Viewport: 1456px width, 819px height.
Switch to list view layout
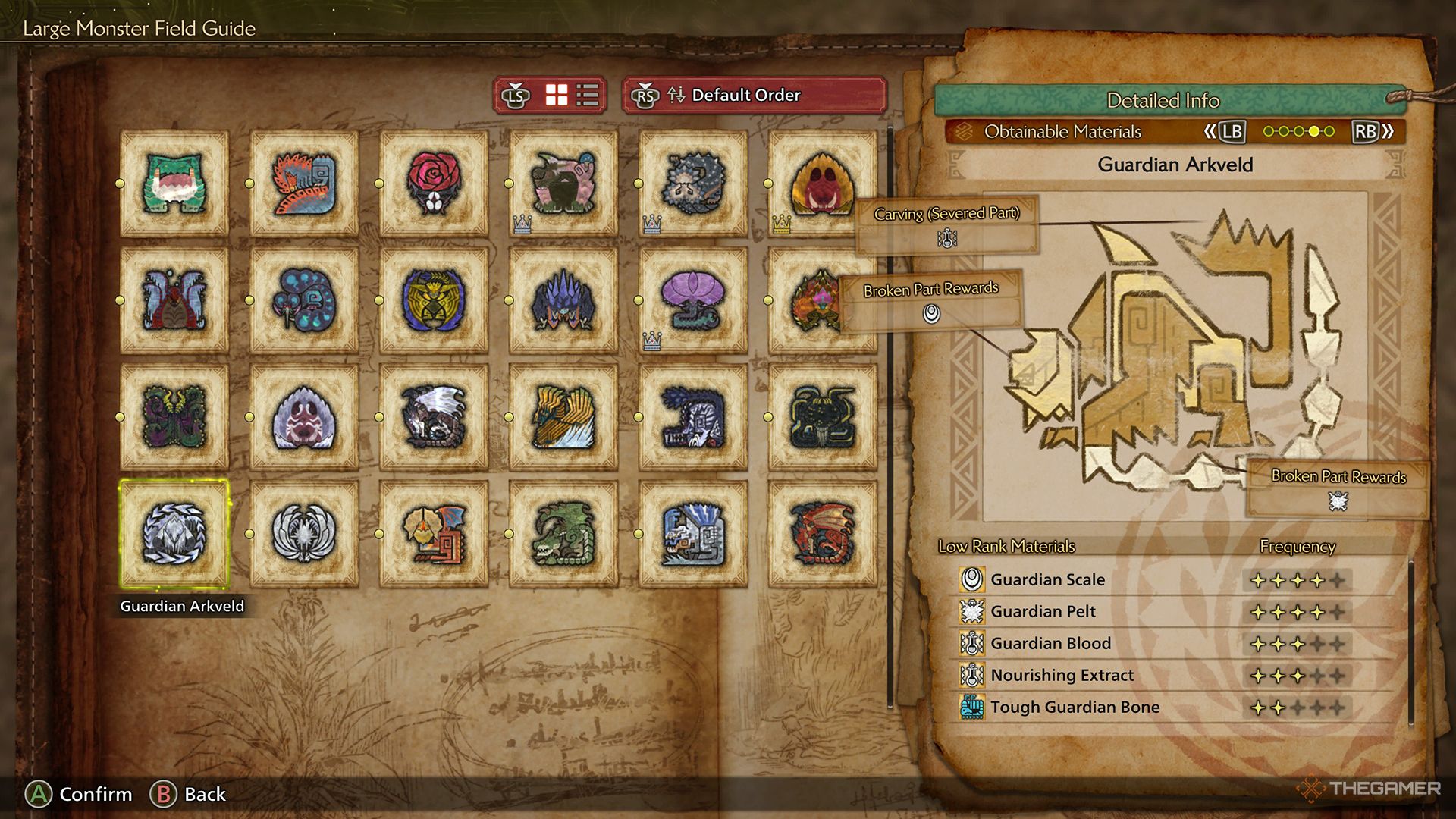pos(588,96)
